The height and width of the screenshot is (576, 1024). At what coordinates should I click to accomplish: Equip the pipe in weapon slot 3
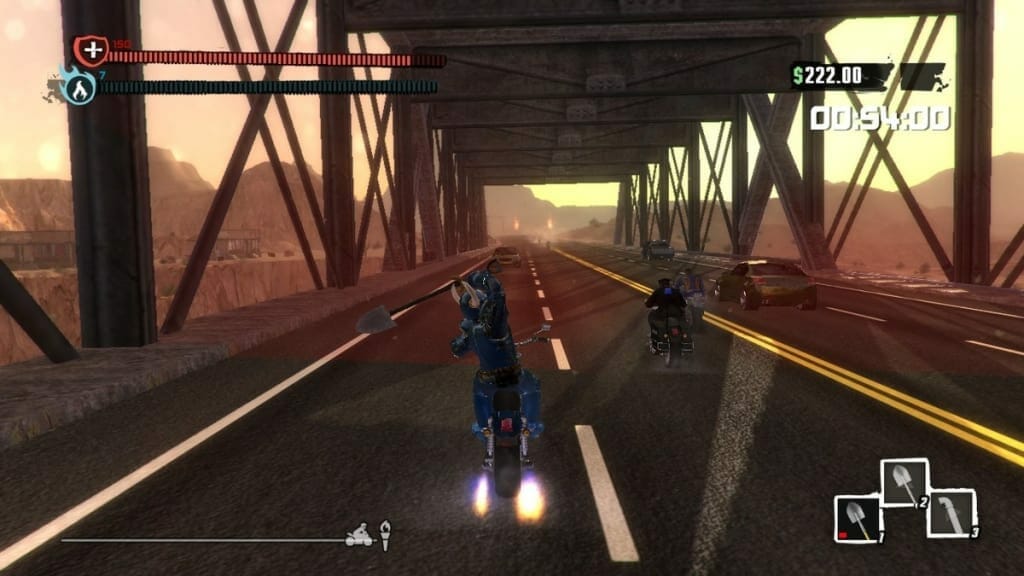coord(950,513)
